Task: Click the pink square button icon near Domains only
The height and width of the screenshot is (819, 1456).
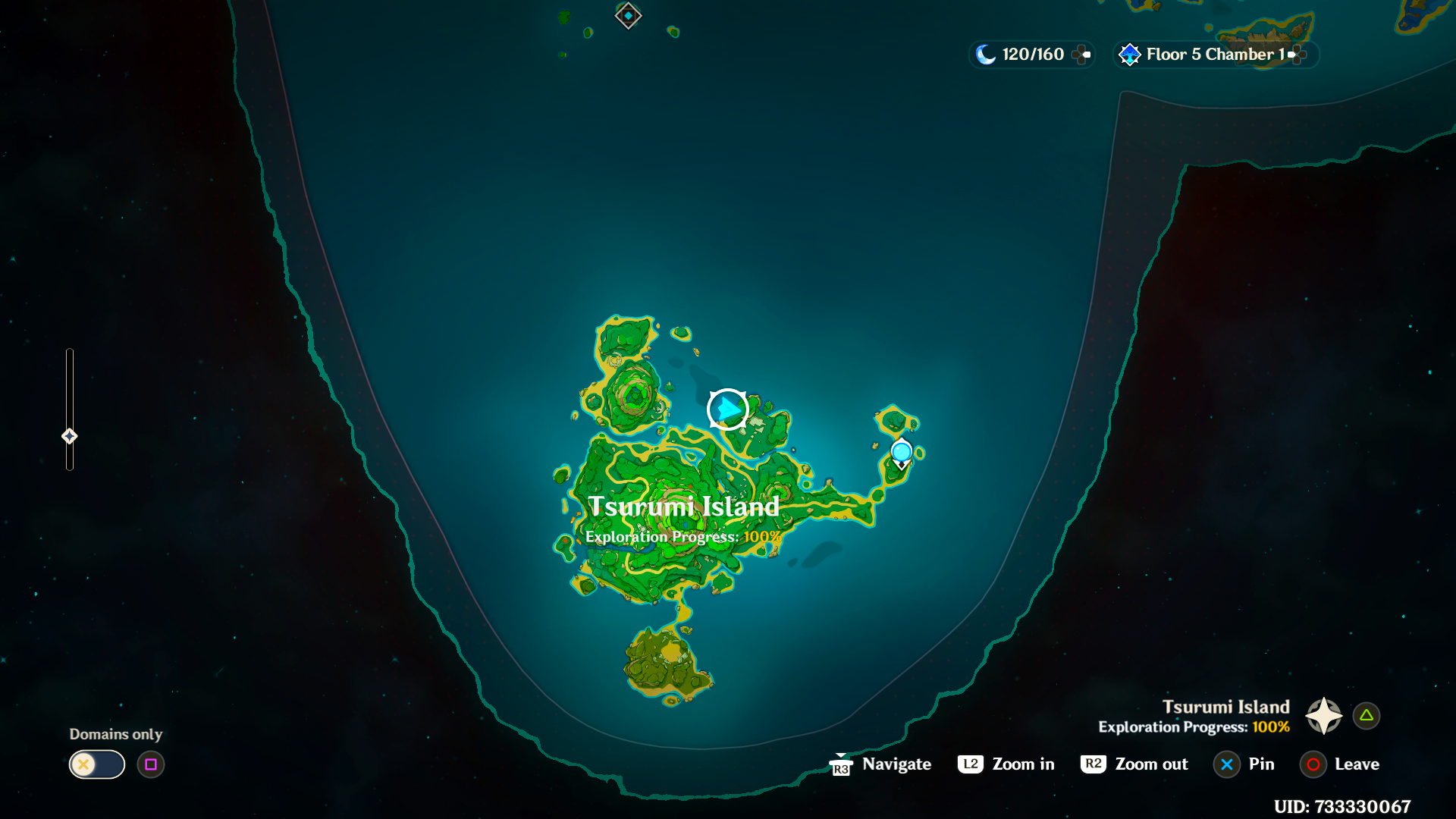Action: 150,764
